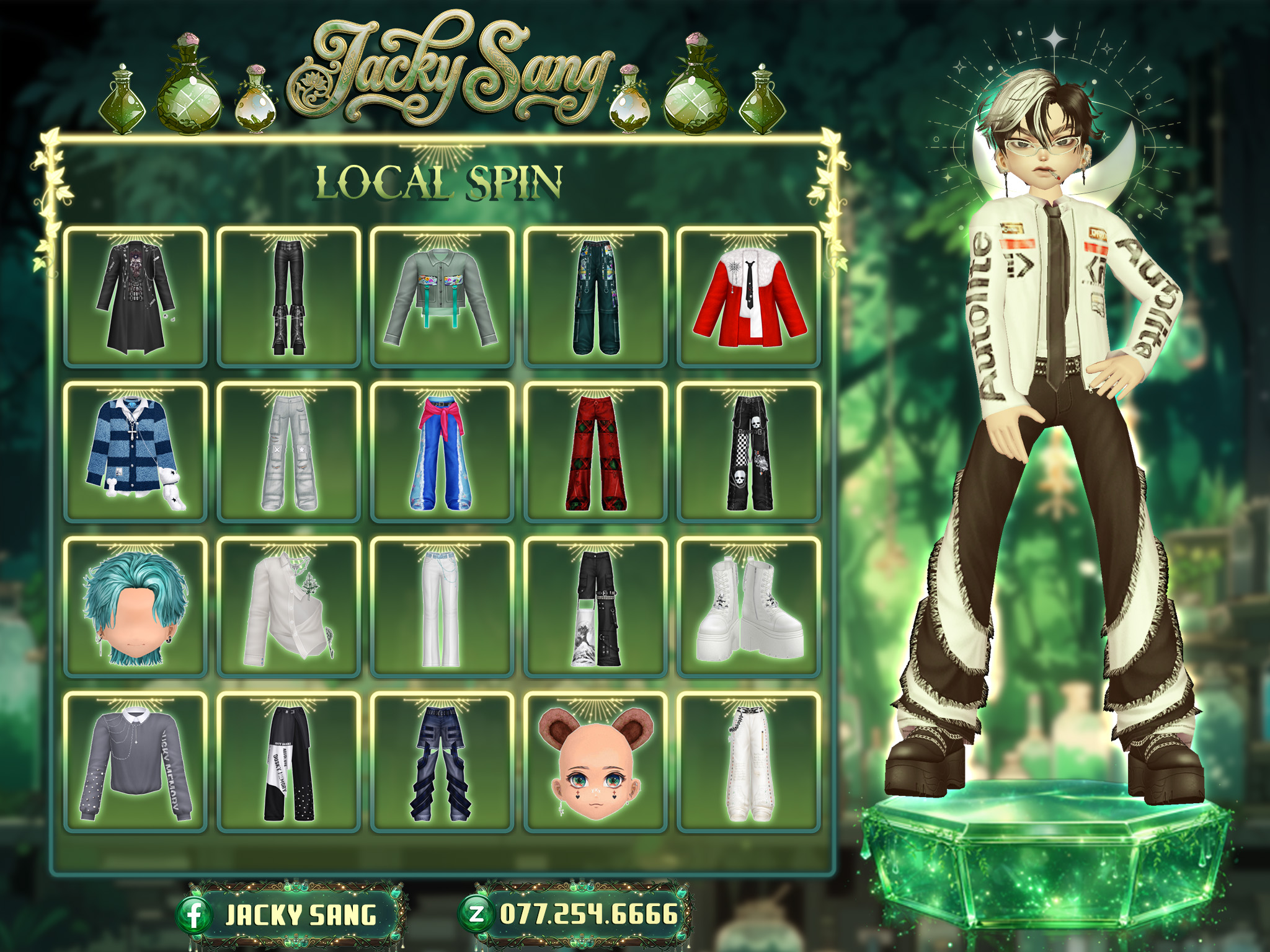Pick the black and white split text pants
Viewport: 1270px width, 952px height.
click(x=289, y=762)
